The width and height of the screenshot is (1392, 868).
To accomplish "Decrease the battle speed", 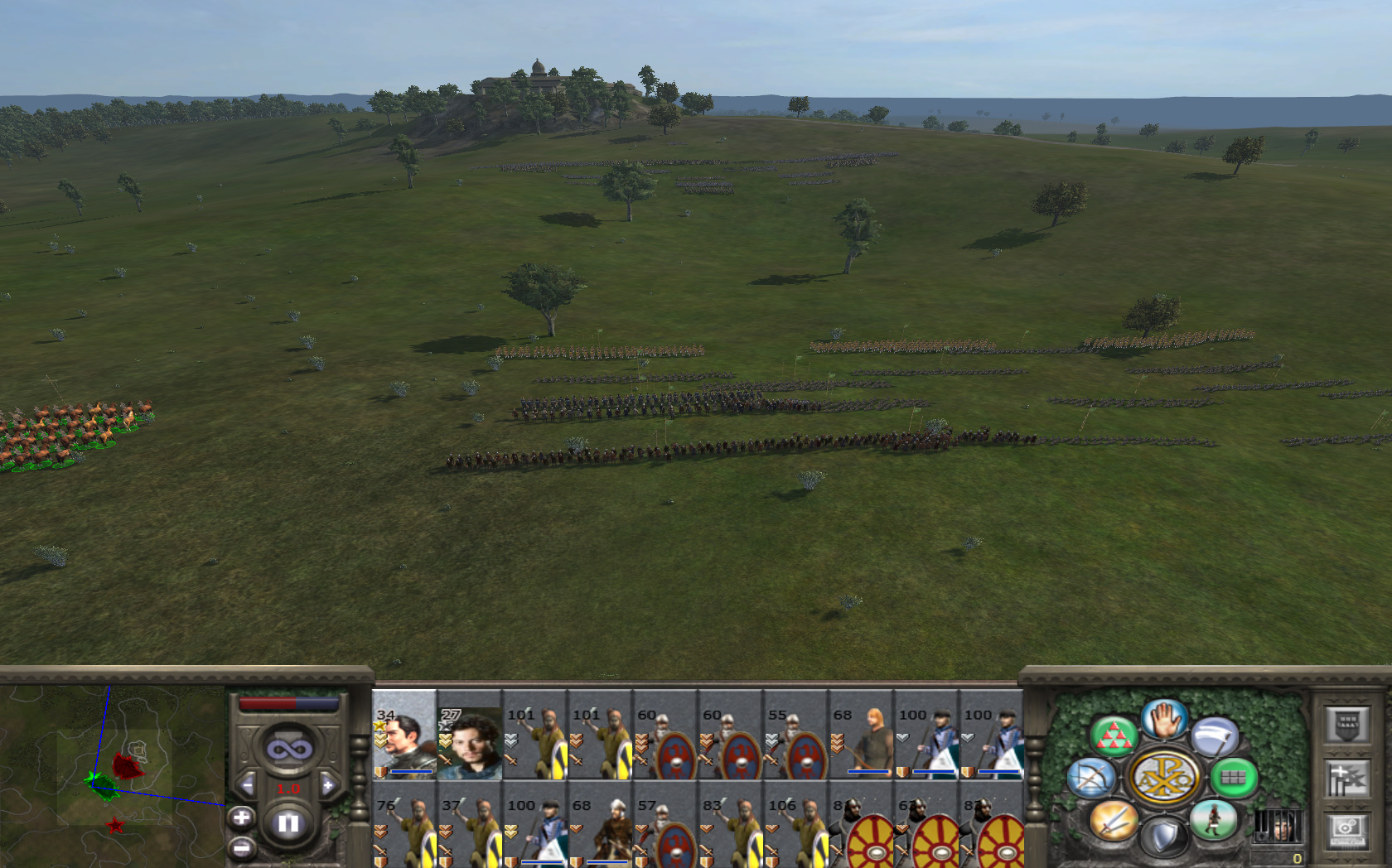I will point(246,785).
